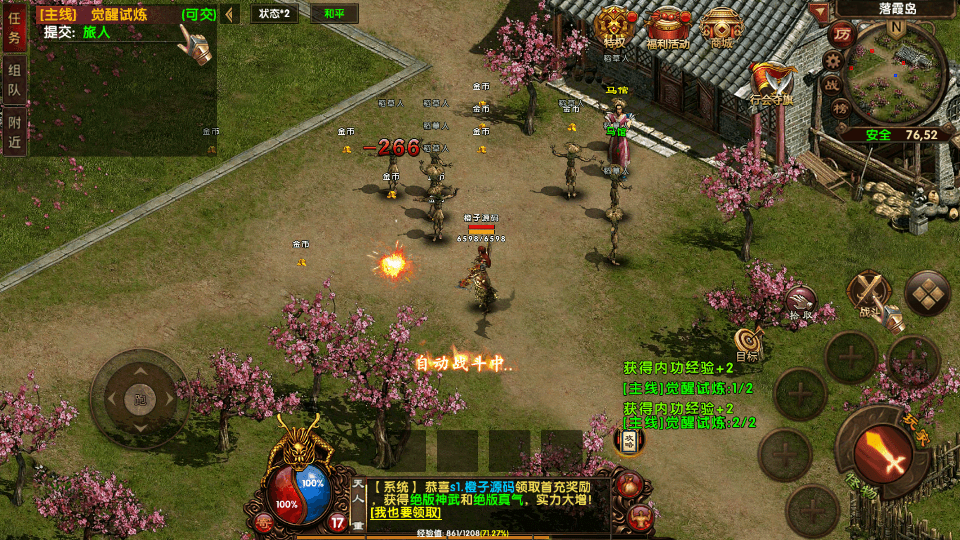Select the 目标 target button
This screenshot has height=540, width=960.
click(747, 343)
